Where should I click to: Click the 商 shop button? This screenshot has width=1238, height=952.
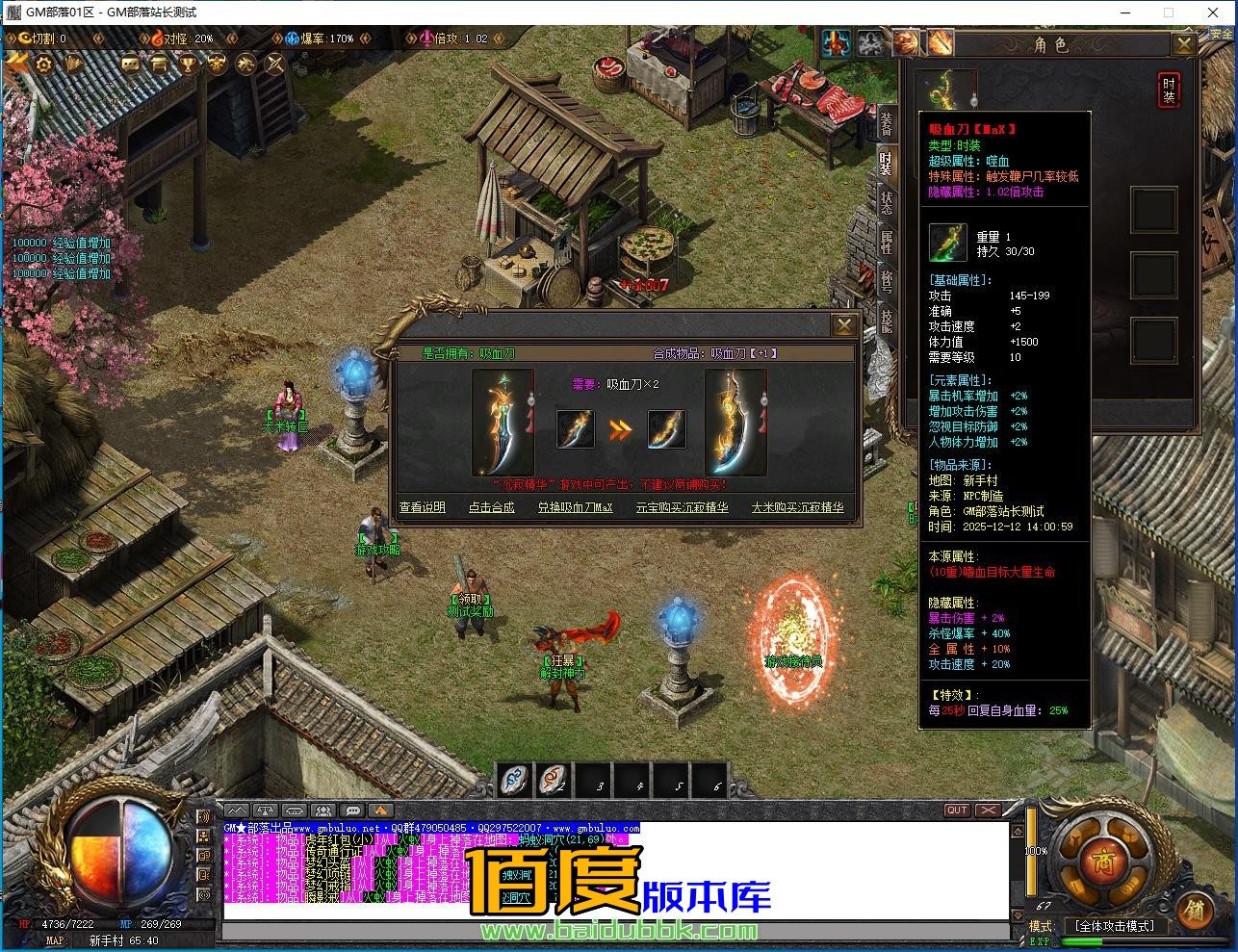(x=1095, y=859)
